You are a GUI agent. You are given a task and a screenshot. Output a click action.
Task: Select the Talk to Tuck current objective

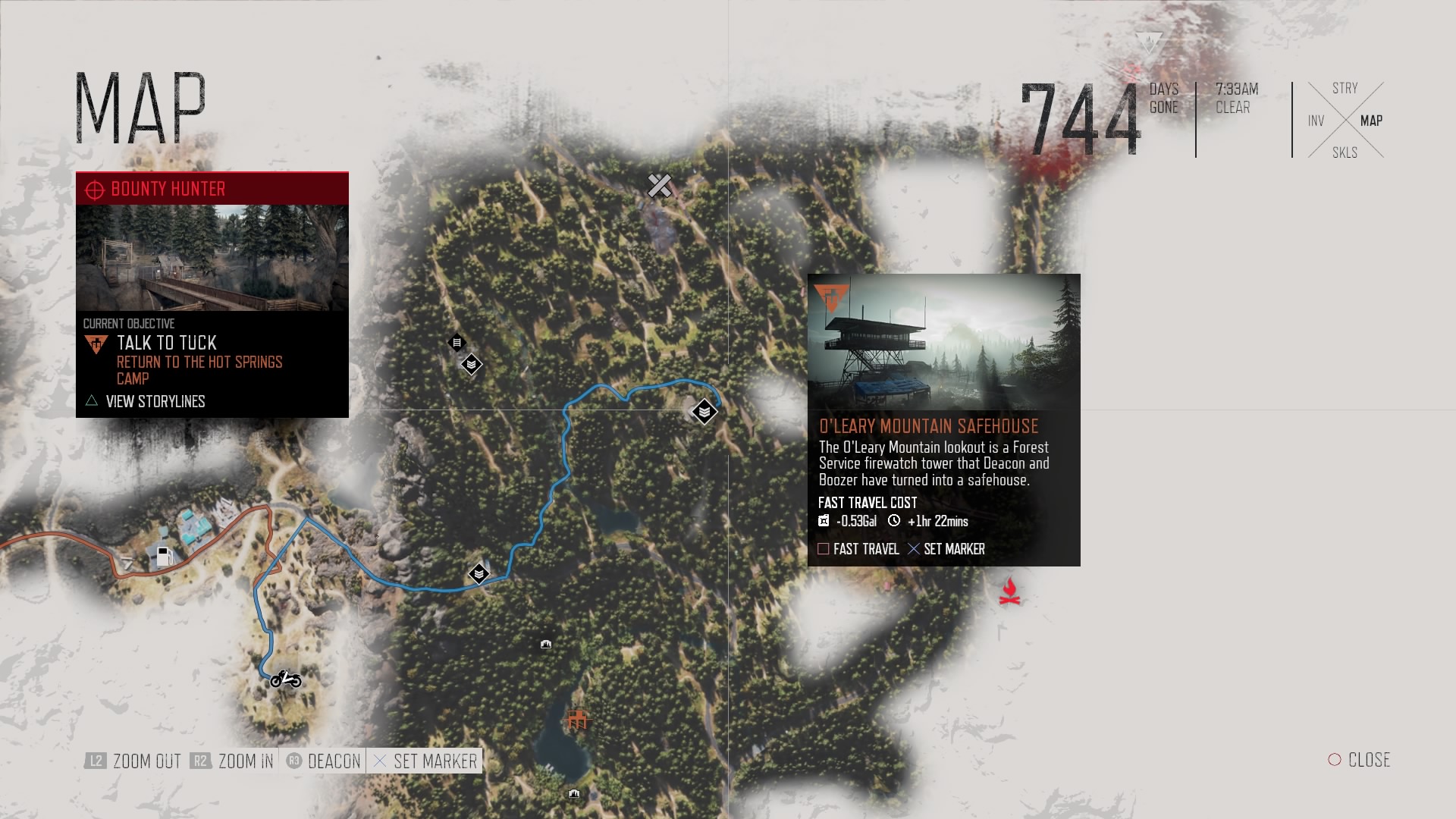167,344
